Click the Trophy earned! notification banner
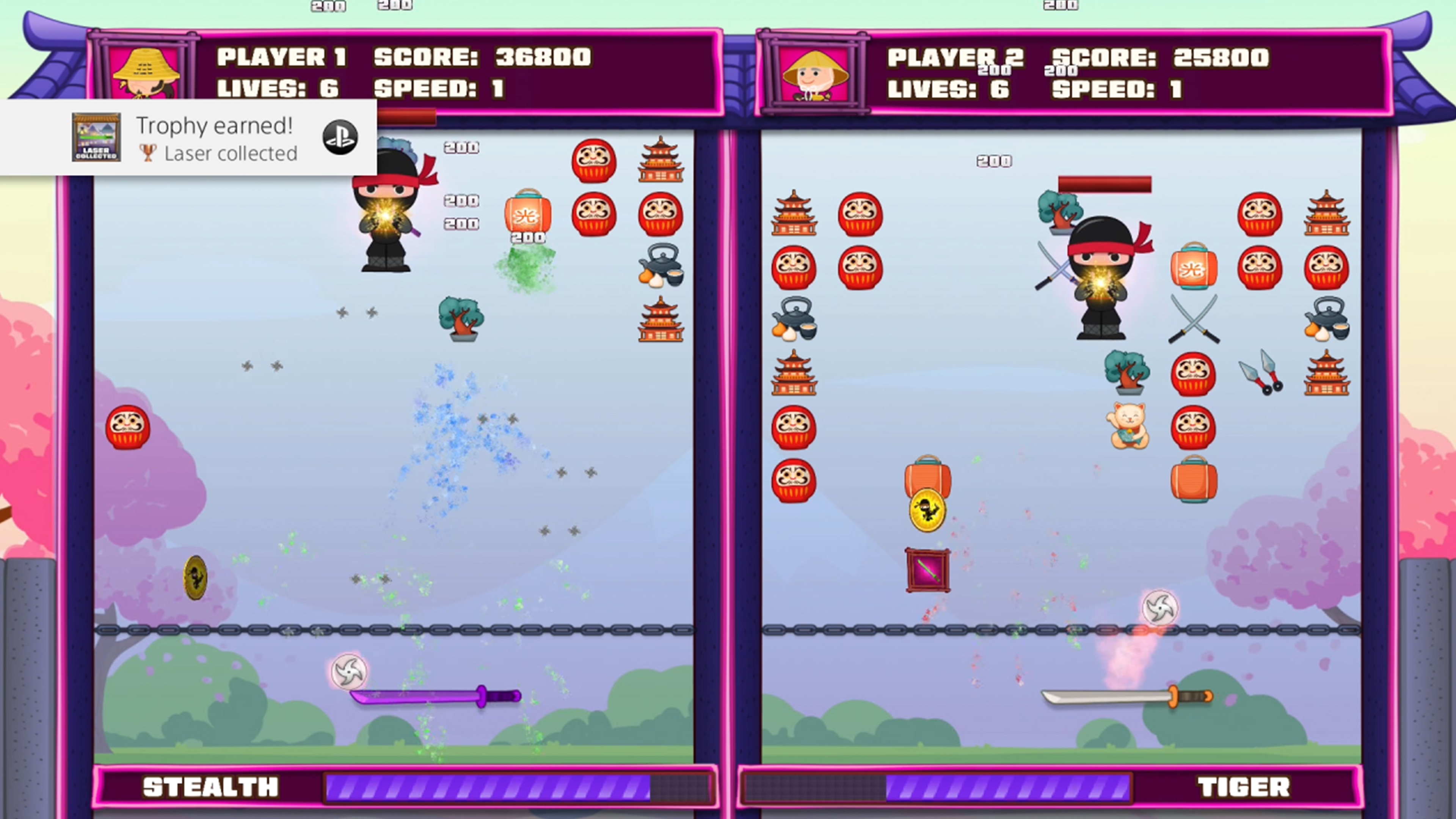This screenshot has height=819, width=1456. (187, 137)
